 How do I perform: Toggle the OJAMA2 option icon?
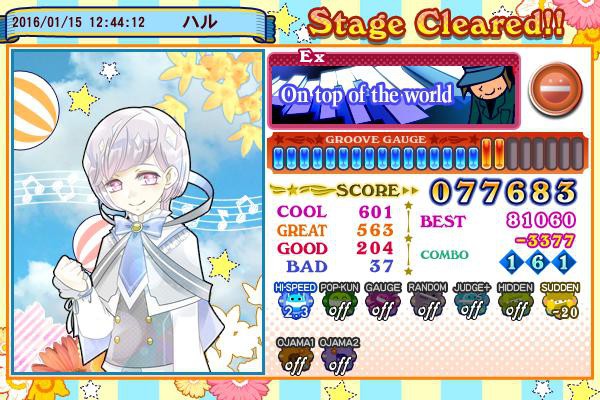339,358
